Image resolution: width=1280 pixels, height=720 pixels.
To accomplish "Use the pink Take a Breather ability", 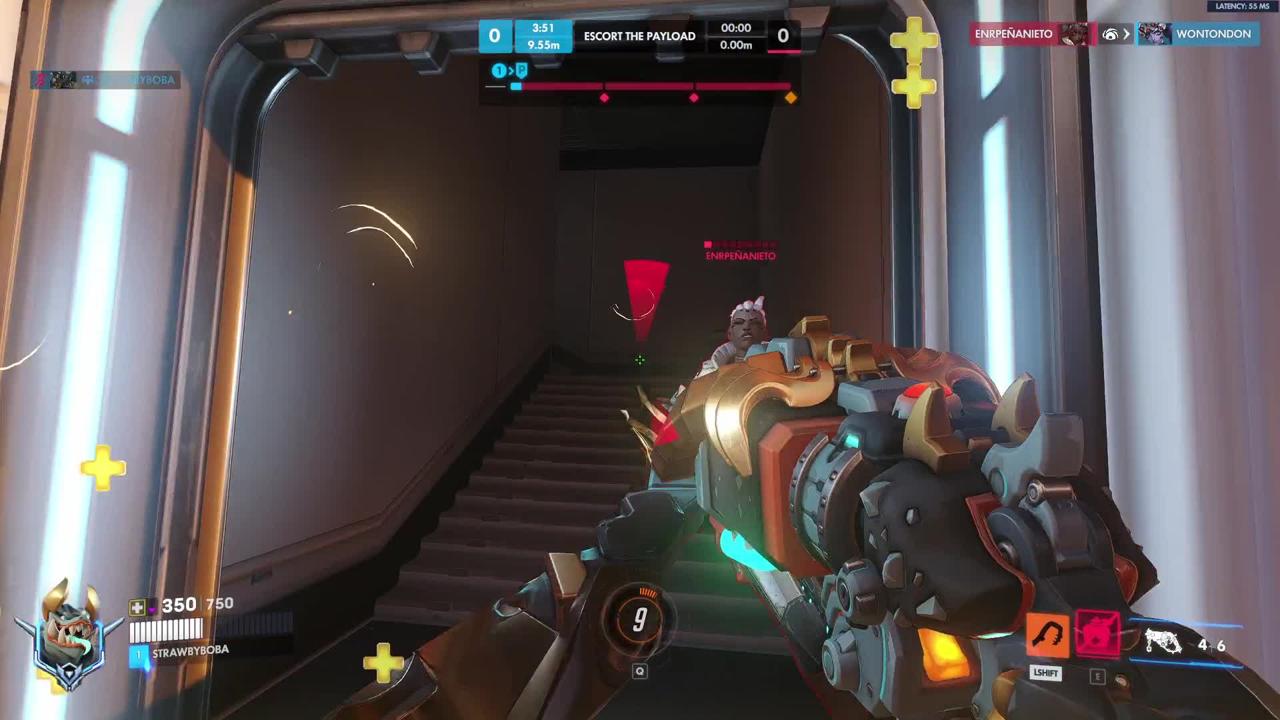I will (x=1097, y=635).
